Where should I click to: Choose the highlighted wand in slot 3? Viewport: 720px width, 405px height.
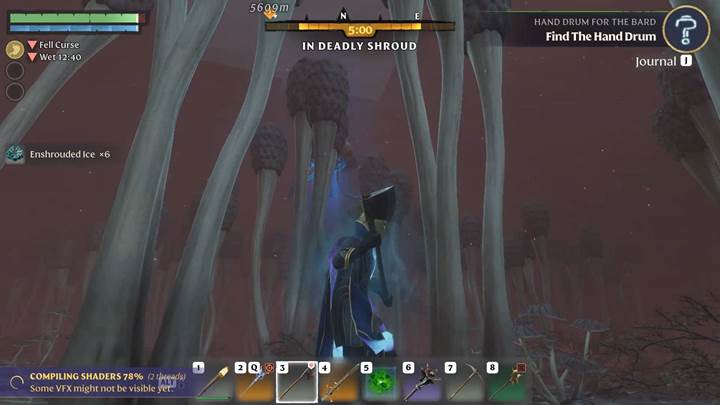coord(297,382)
